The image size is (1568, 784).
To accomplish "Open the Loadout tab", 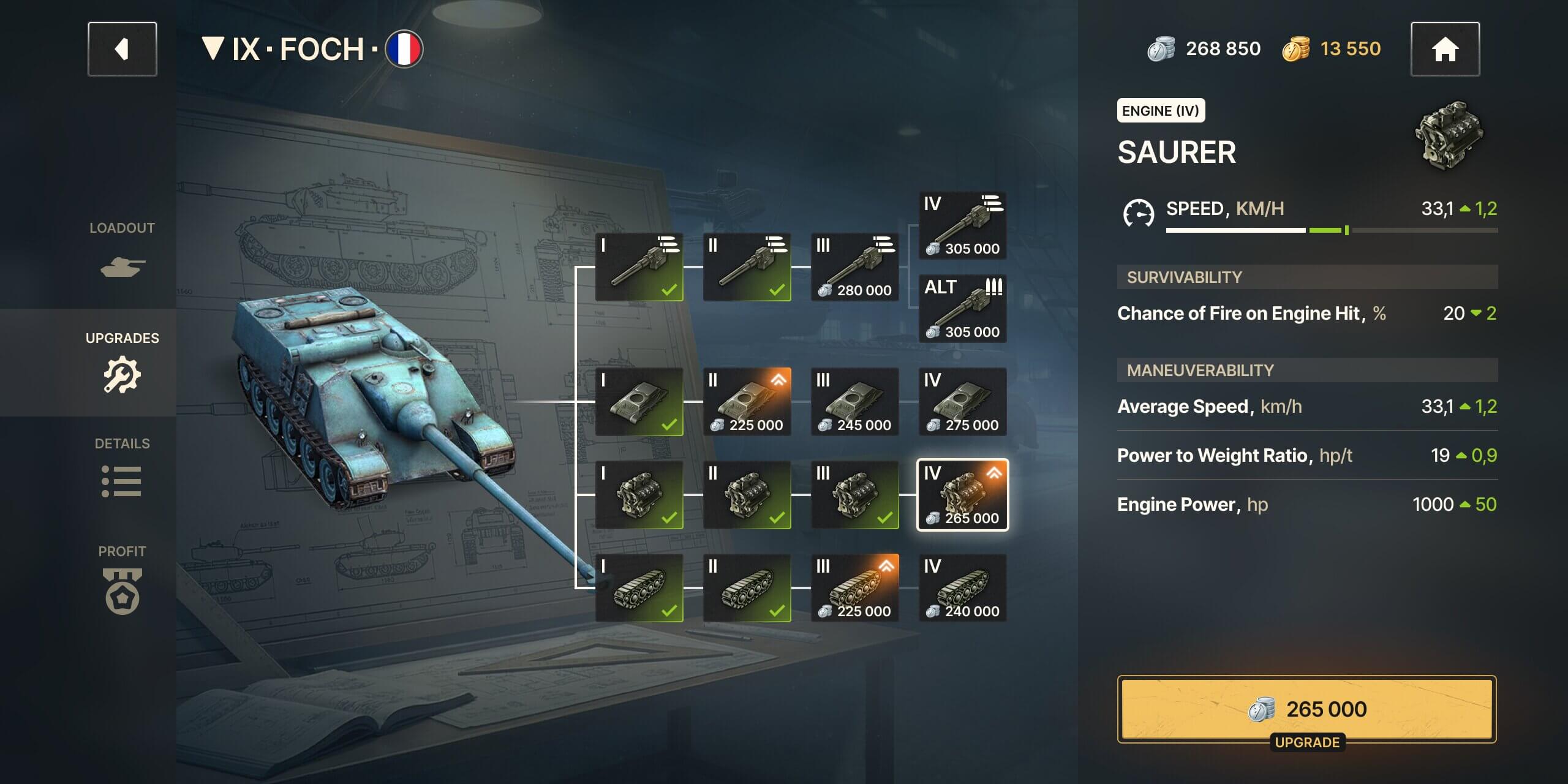I will point(123,251).
